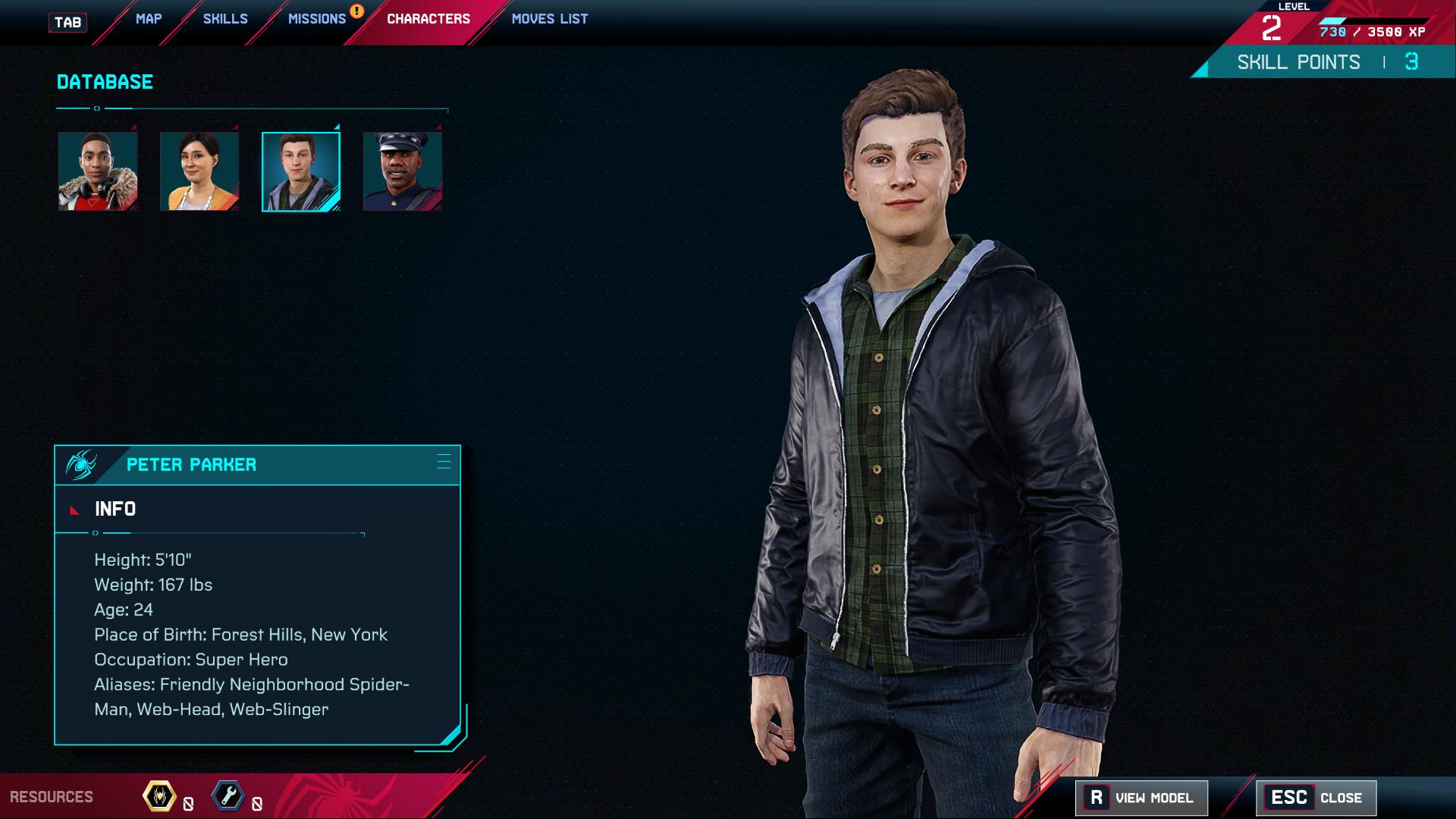1456x819 pixels.
Task: Collapse the Info section arrow
Action: click(x=74, y=510)
